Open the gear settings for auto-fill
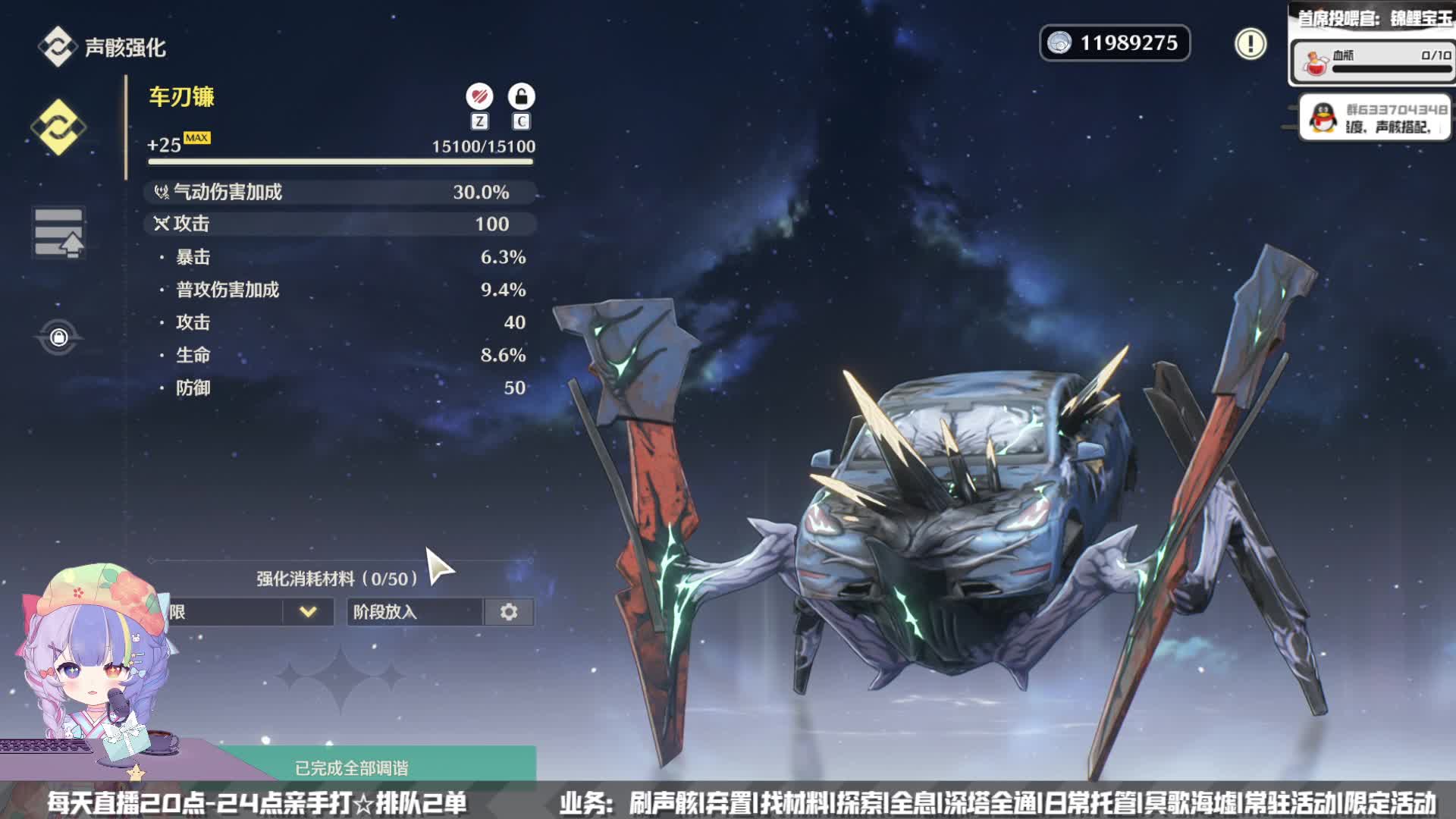The image size is (1456, 819). coord(509,612)
